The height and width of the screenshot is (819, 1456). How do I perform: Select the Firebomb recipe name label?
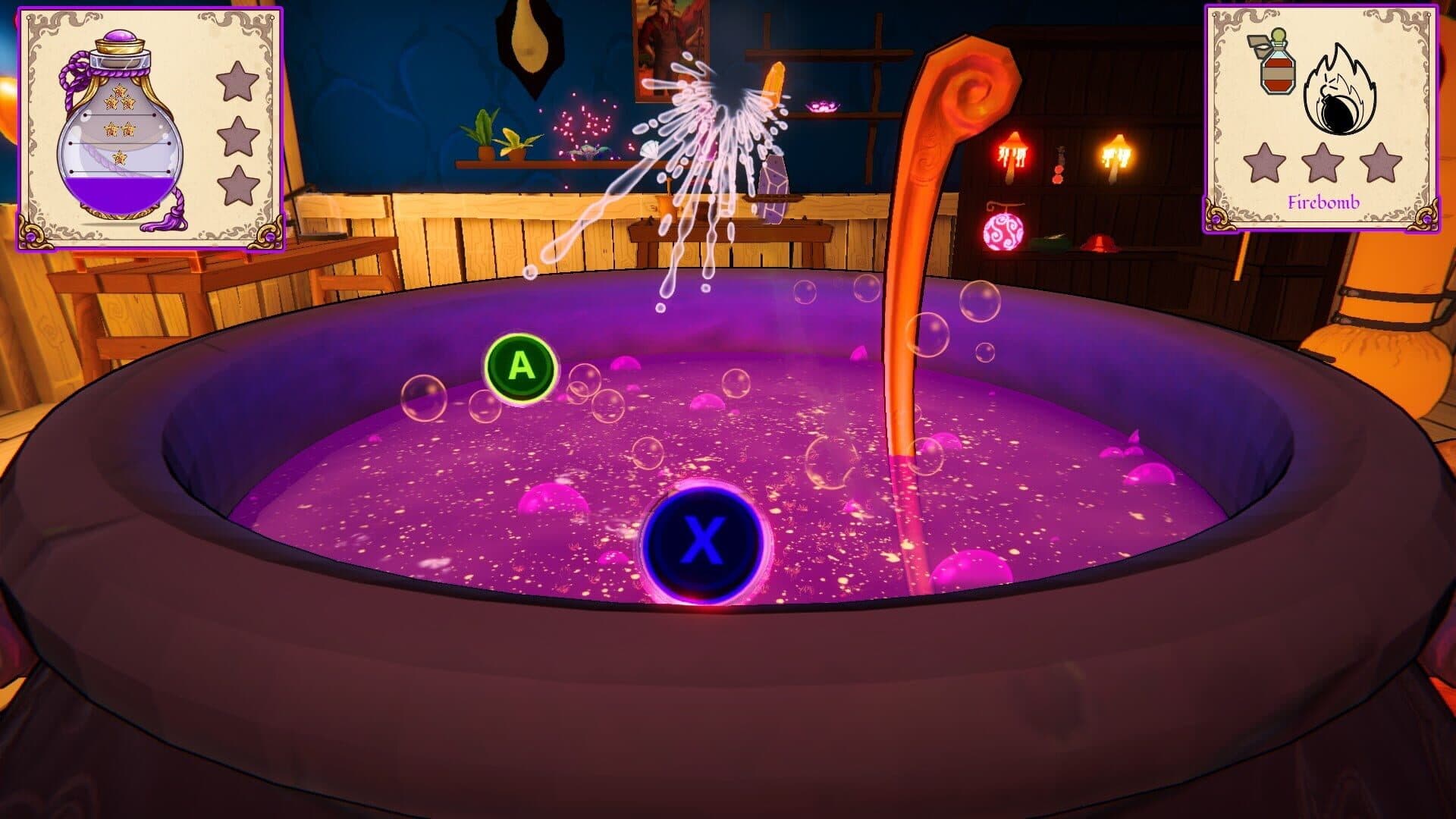[1323, 202]
